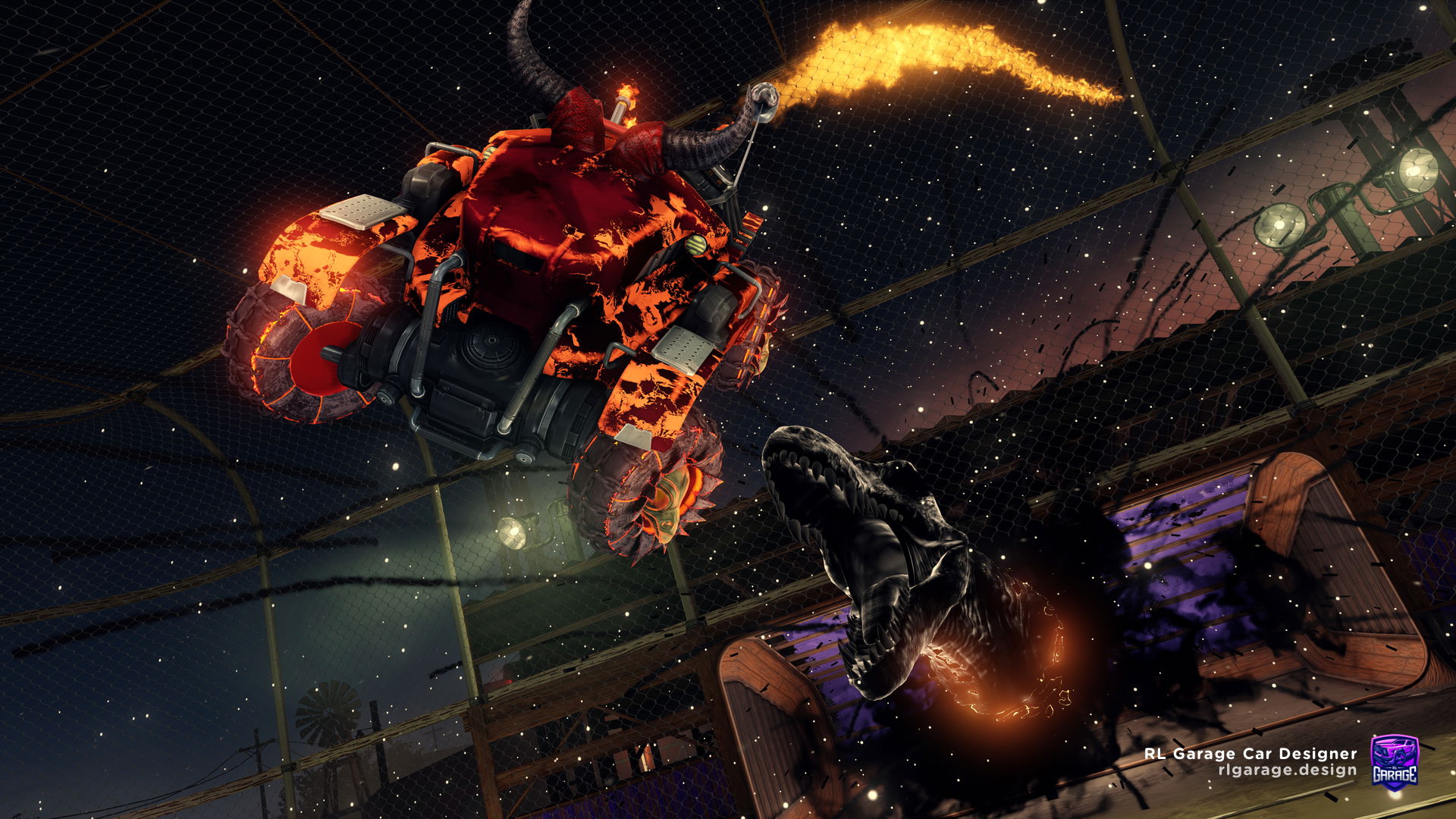Open the rlgarage.design watermark link
The image size is (1456, 819).
pos(1287,770)
